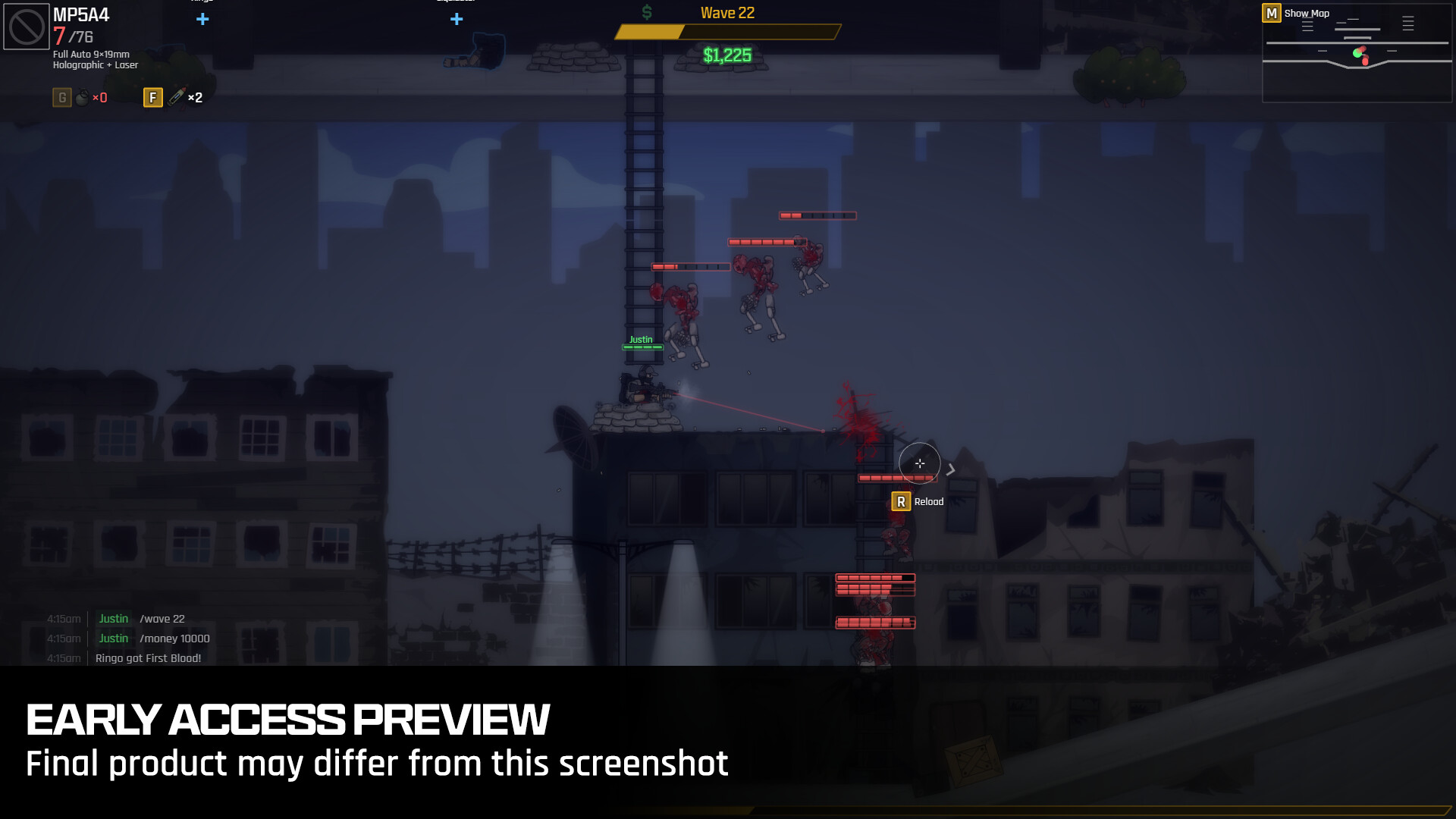Viewport: 1456px width, 819px height.
Task: Select the grenade icon next to G key
Action: coord(81,97)
